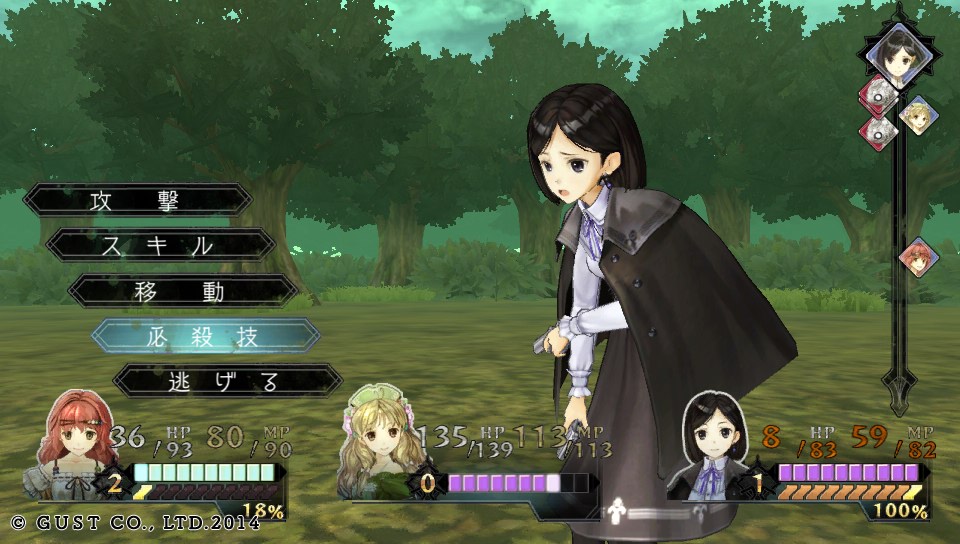The image size is (960, 544).
Task: Click the large active-turn portrait in turn order
Action: click(x=897, y=54)
